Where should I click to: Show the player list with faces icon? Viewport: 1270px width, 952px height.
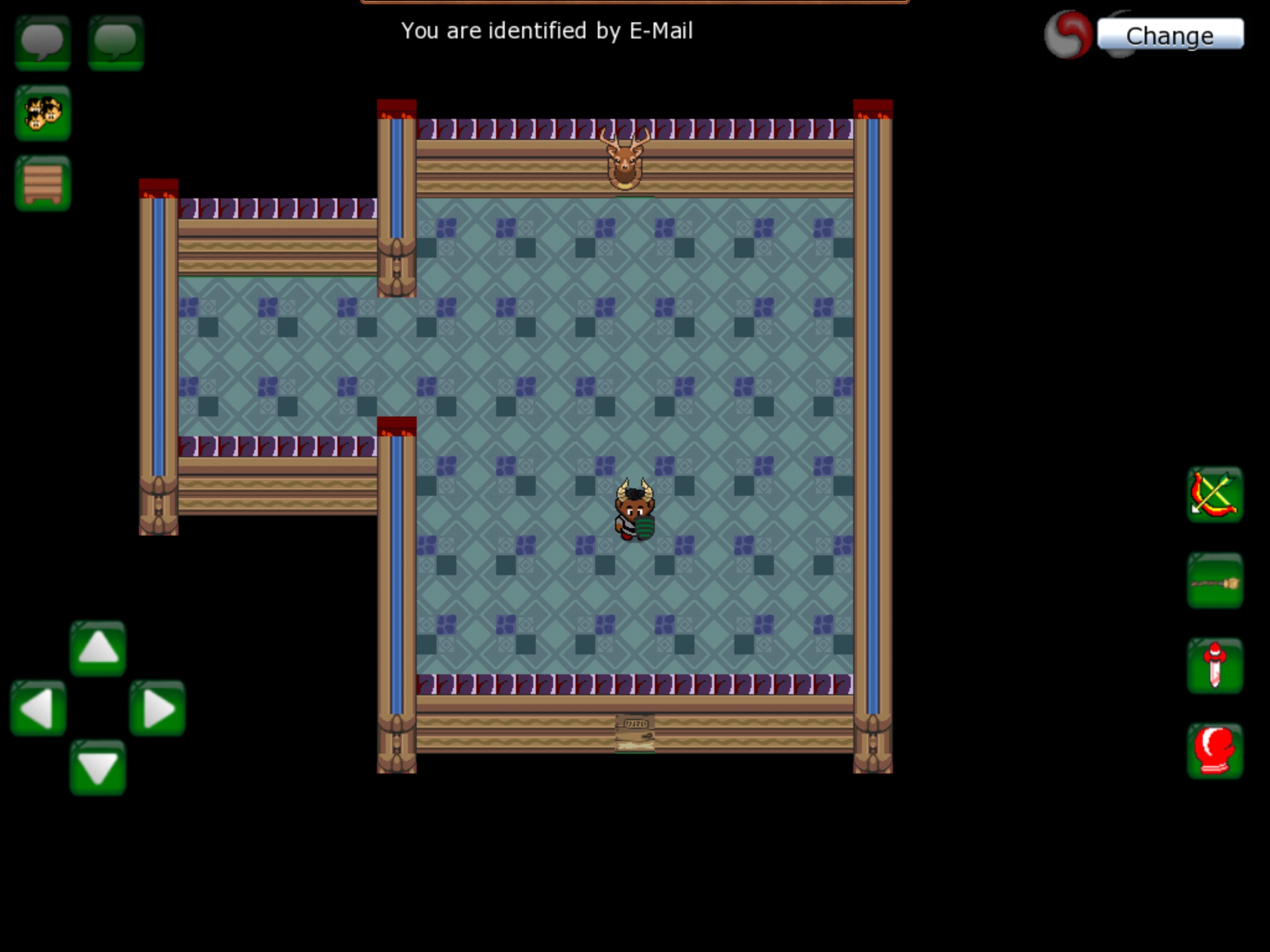tap(42, 113)
